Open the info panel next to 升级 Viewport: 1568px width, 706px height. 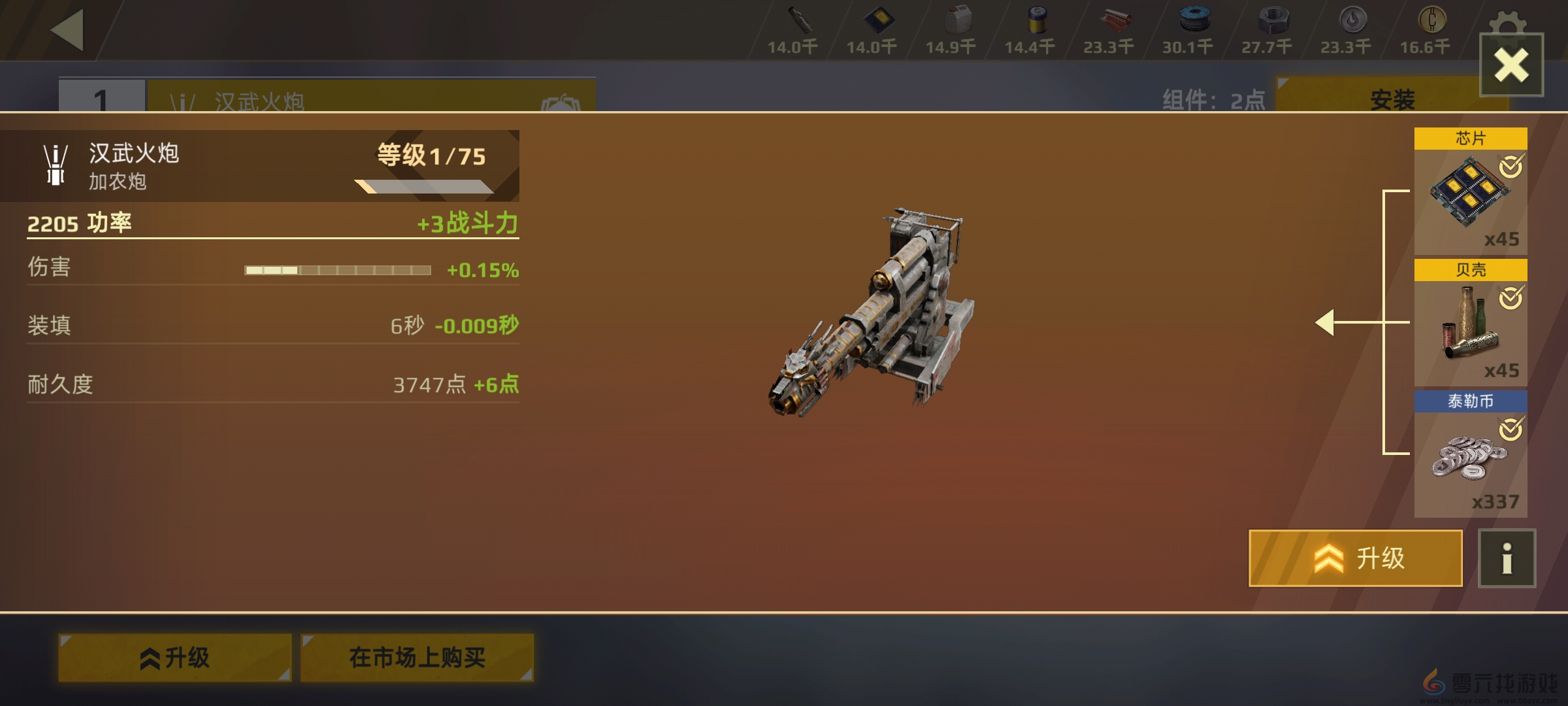coord(1505,559)
